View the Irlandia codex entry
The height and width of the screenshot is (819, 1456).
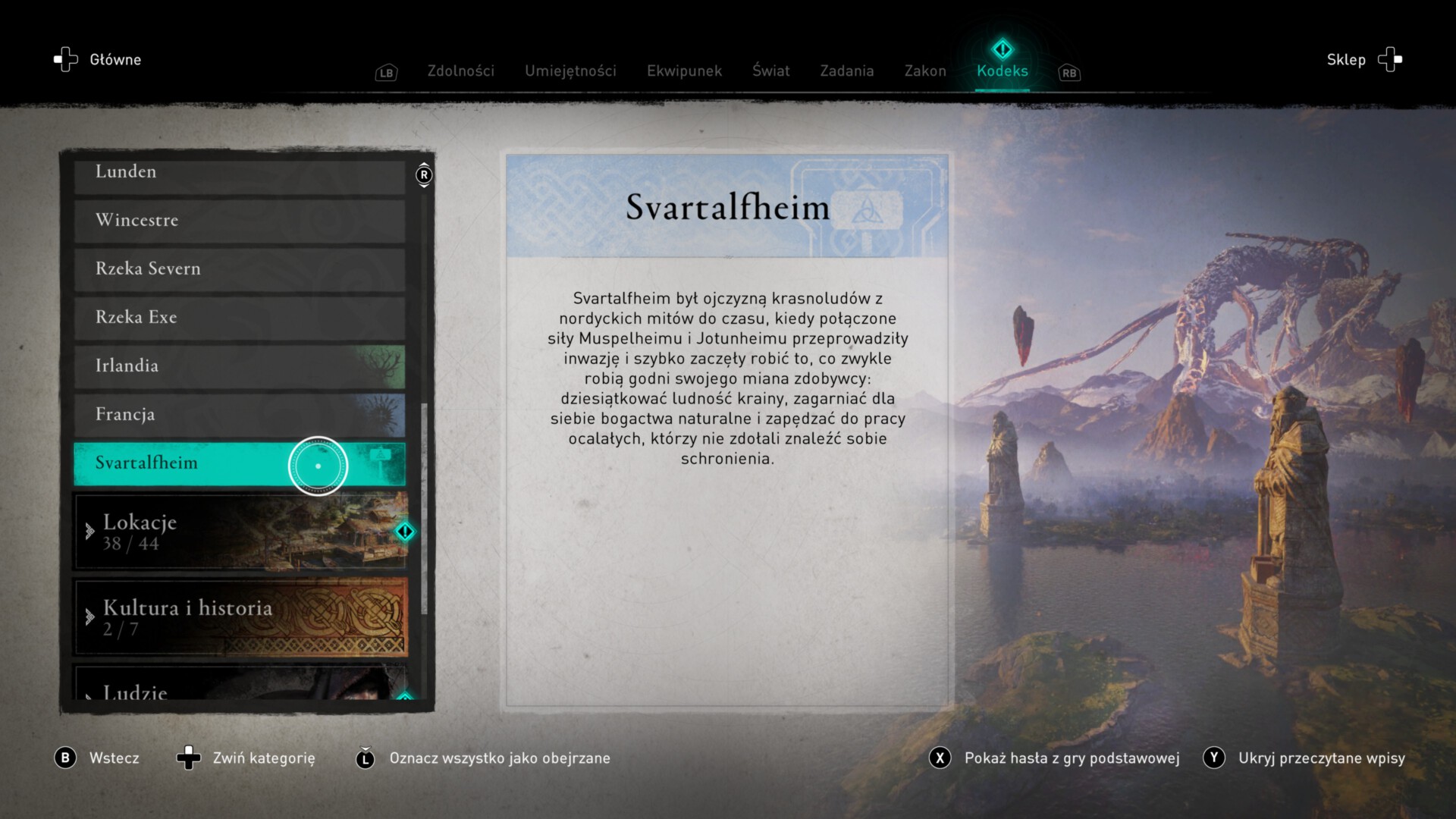239,366
